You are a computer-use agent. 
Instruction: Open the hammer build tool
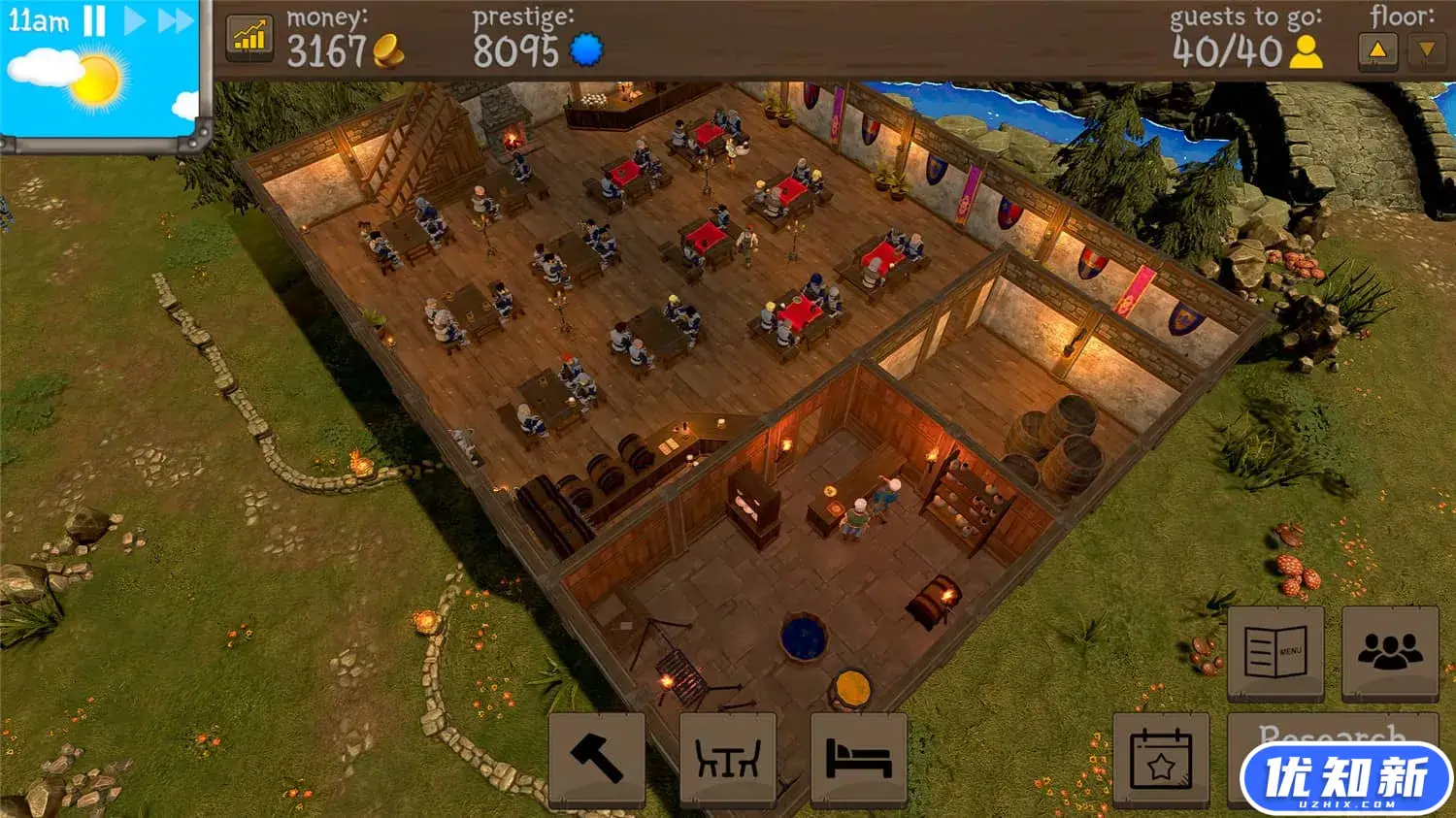tap(596, 759)
